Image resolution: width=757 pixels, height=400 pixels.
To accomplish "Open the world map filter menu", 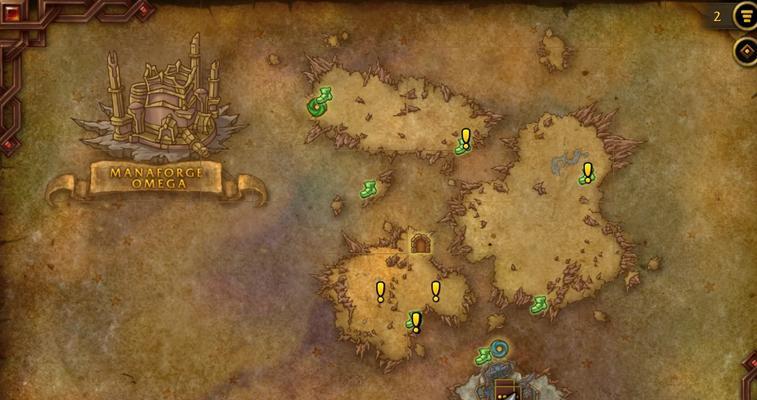I will point(745,16).
